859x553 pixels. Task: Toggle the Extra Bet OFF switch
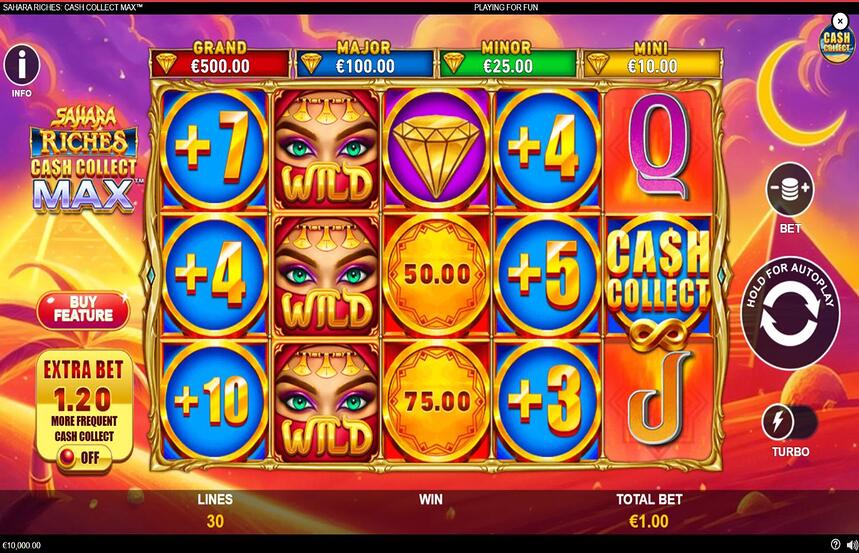pos(83,457)
